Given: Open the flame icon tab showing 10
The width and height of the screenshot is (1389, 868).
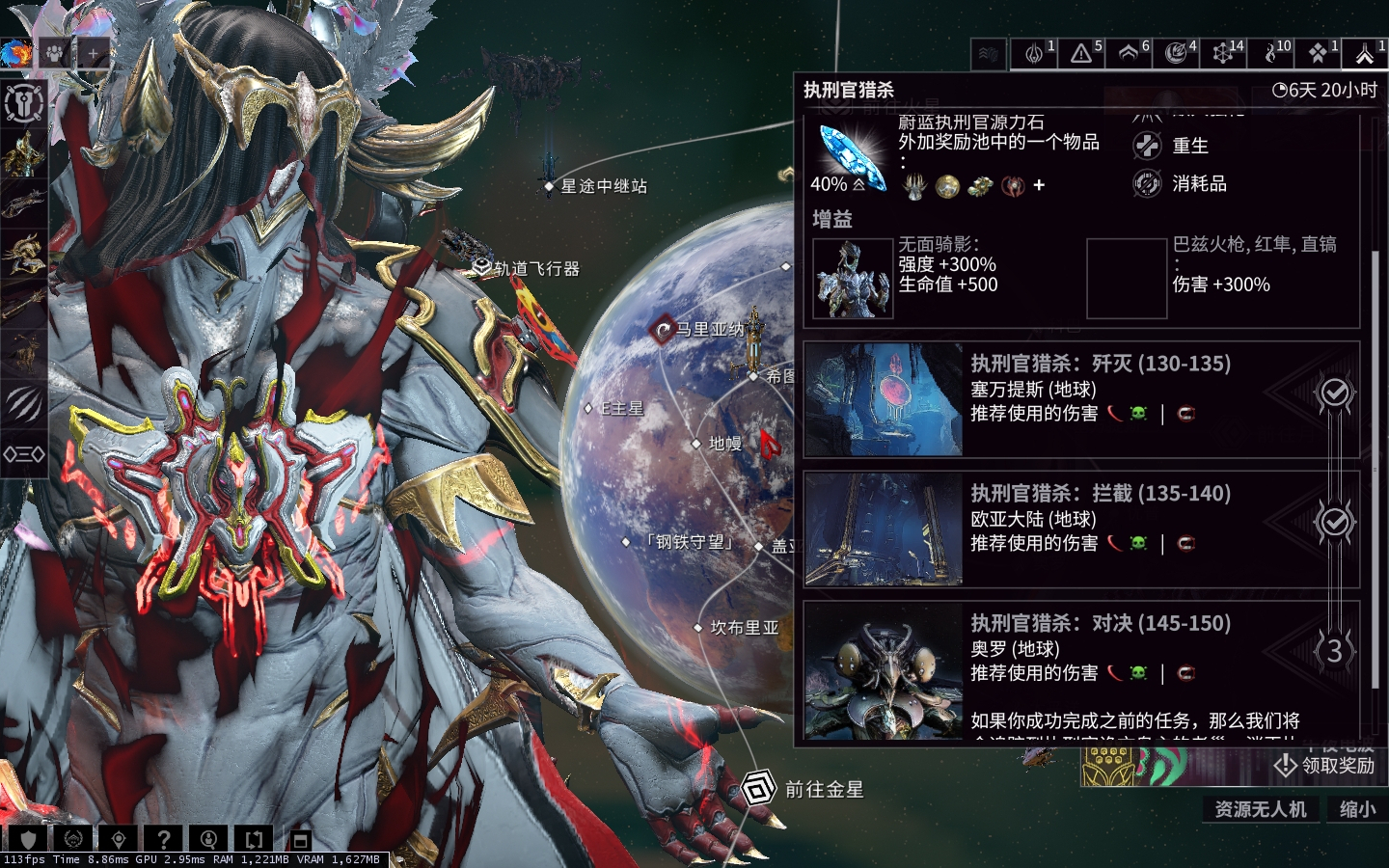Looking at the screenshot, I should point(1270,54).
